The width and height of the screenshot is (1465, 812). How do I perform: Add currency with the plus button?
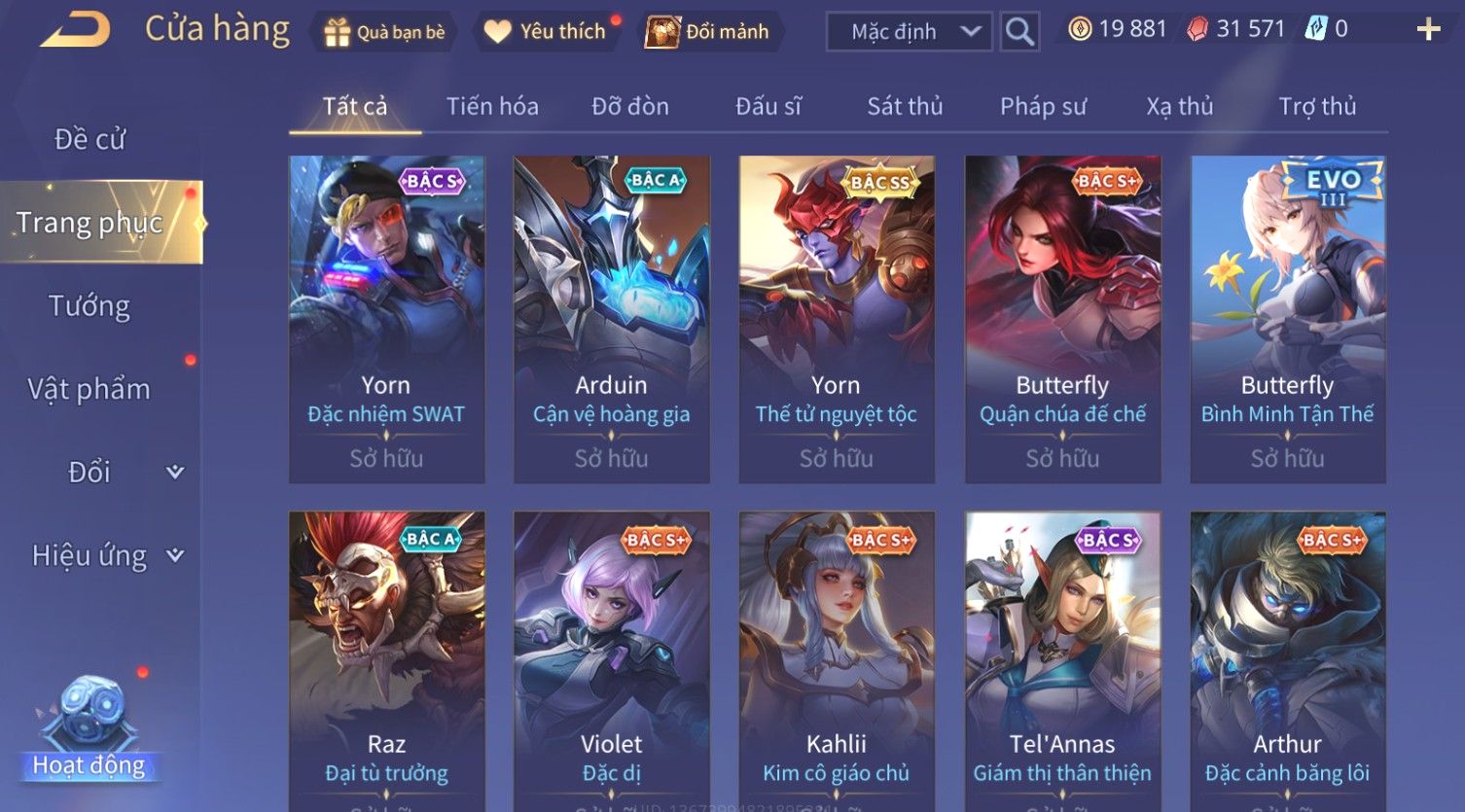click(1428, 30)
